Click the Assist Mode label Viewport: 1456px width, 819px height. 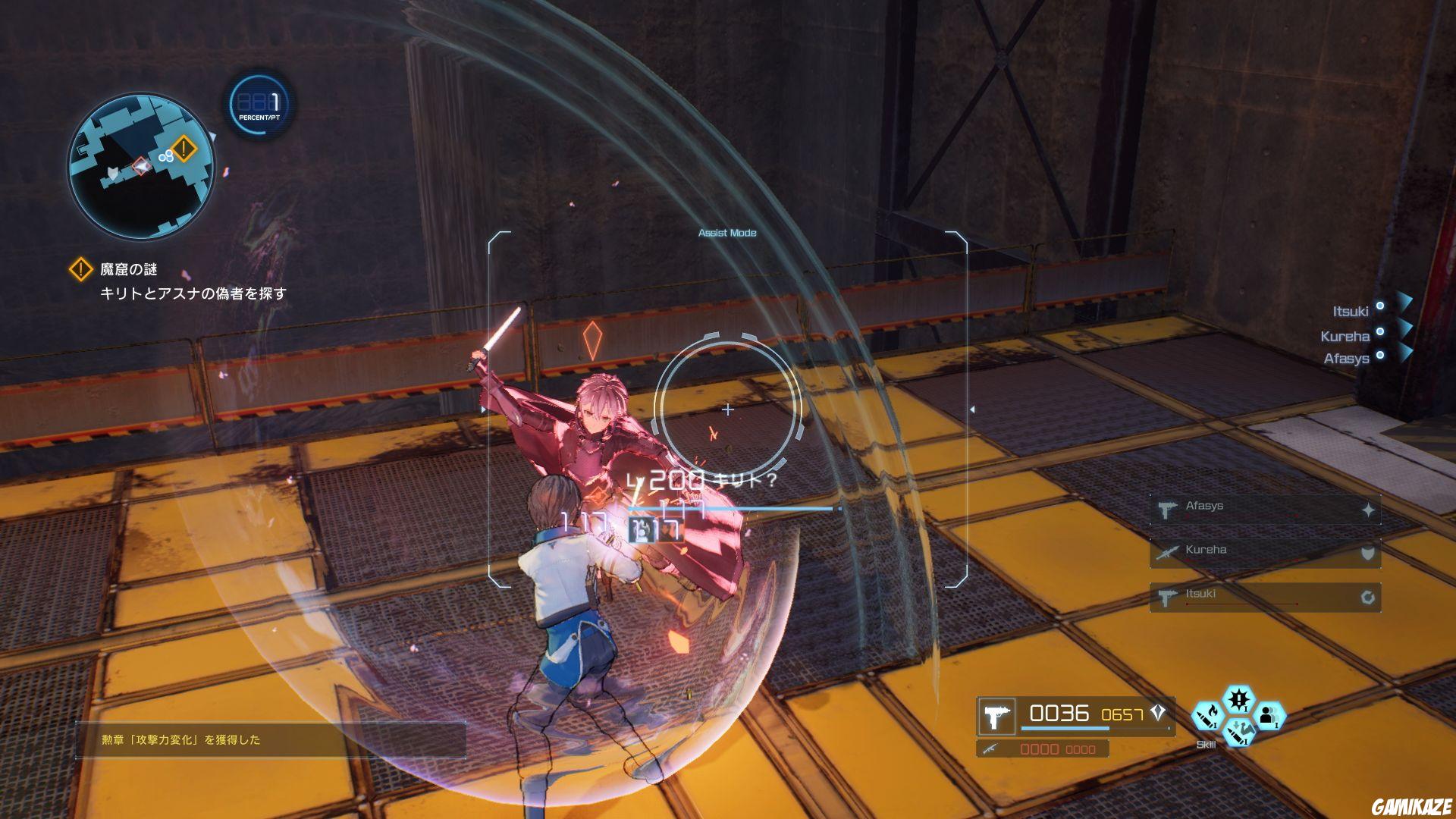(x=727, y=233)
